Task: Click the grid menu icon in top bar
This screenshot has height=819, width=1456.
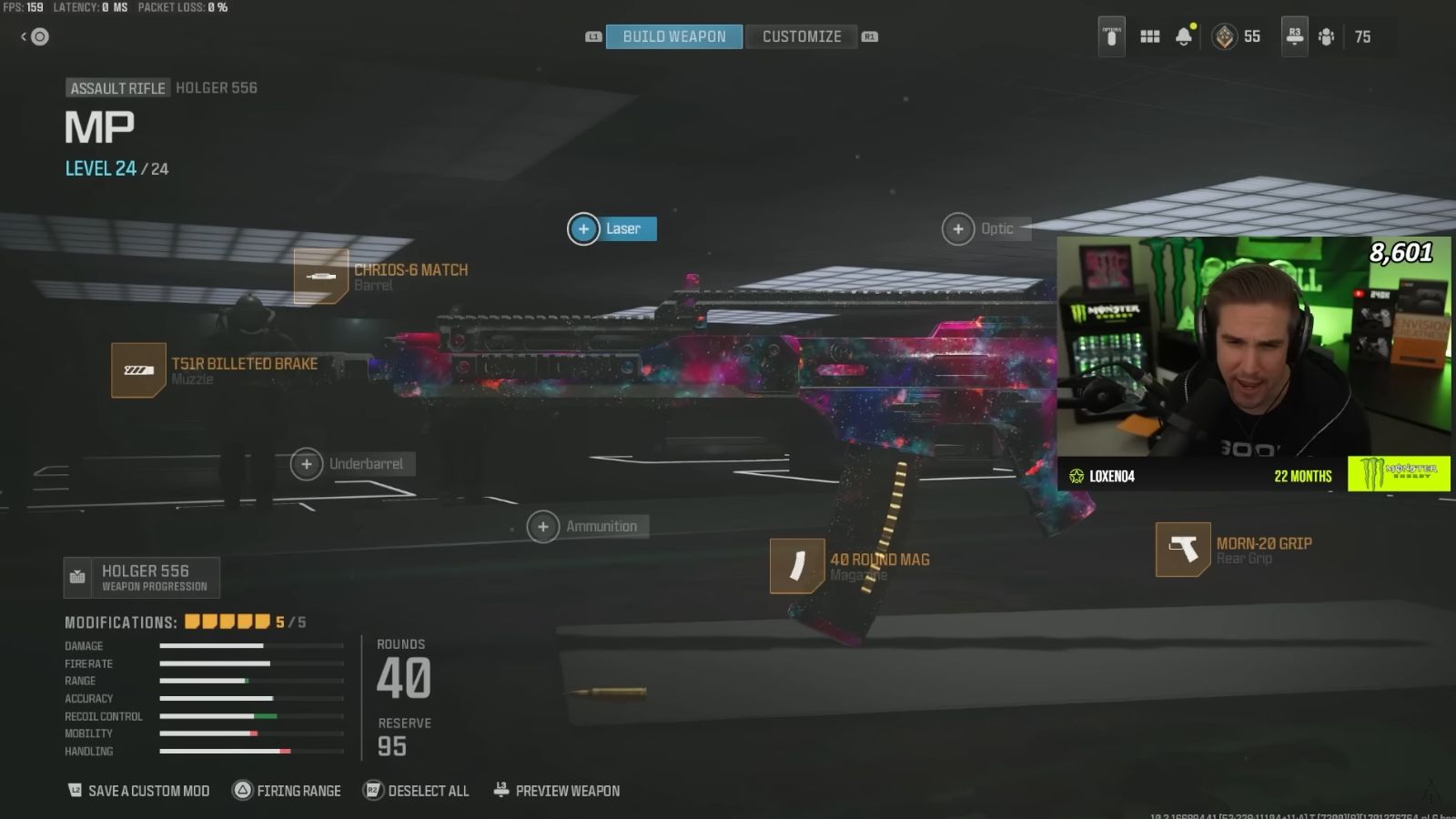Action: pyautogui.click(x=1150, y=36)
